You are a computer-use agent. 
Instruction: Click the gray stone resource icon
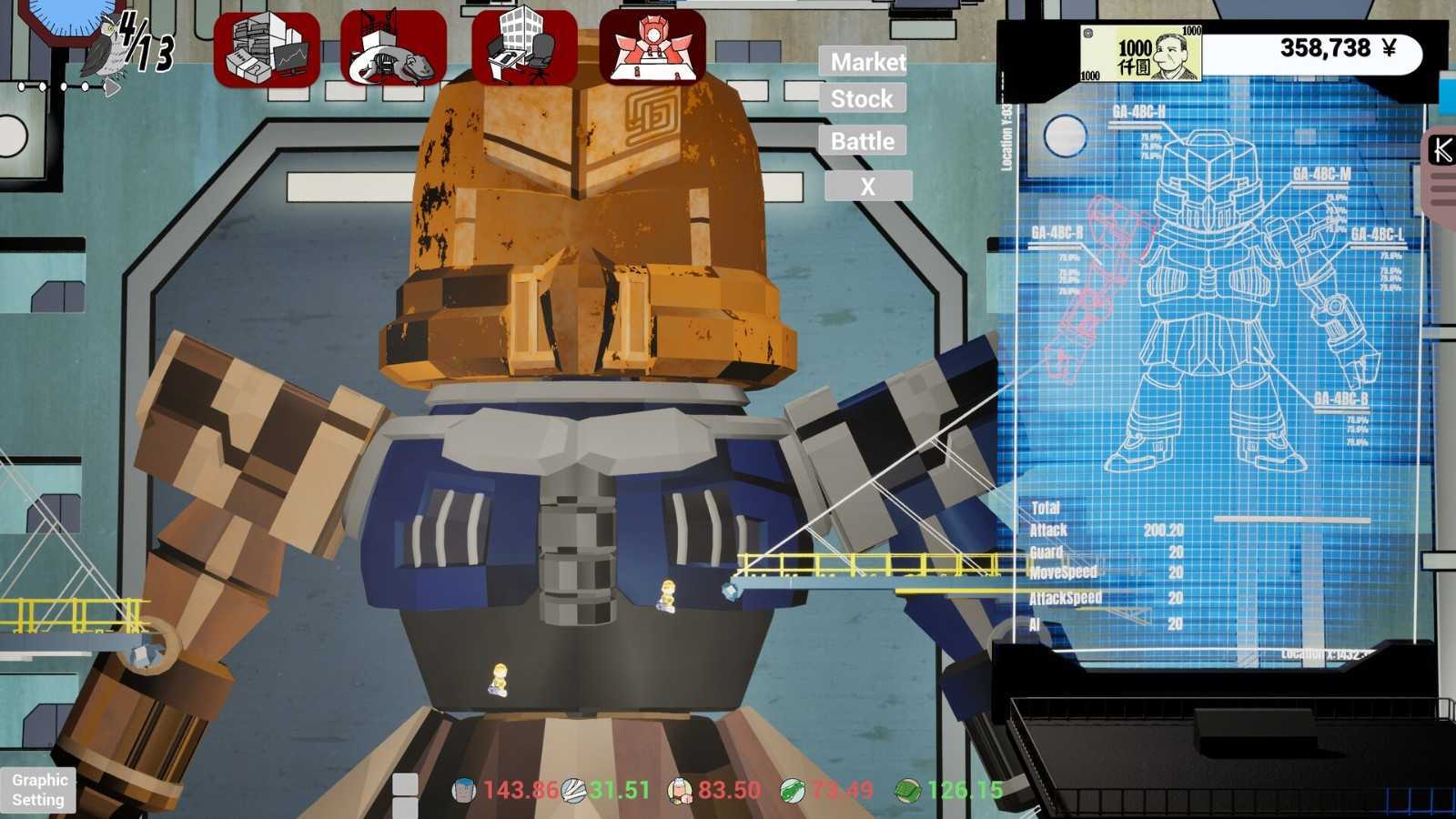[571, 791]
